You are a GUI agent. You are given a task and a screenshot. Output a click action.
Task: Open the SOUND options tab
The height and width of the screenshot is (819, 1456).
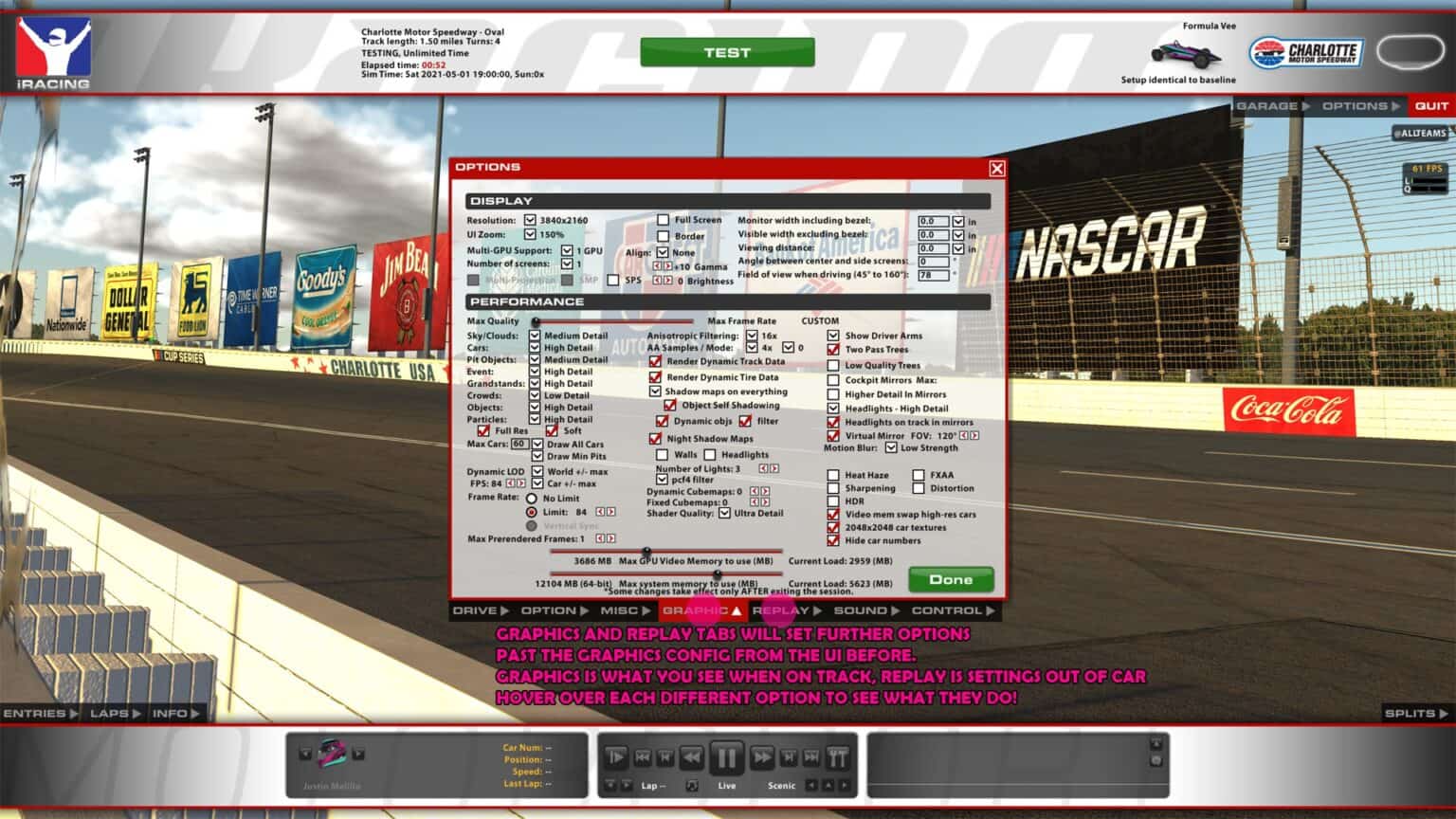tap(863, 611)
